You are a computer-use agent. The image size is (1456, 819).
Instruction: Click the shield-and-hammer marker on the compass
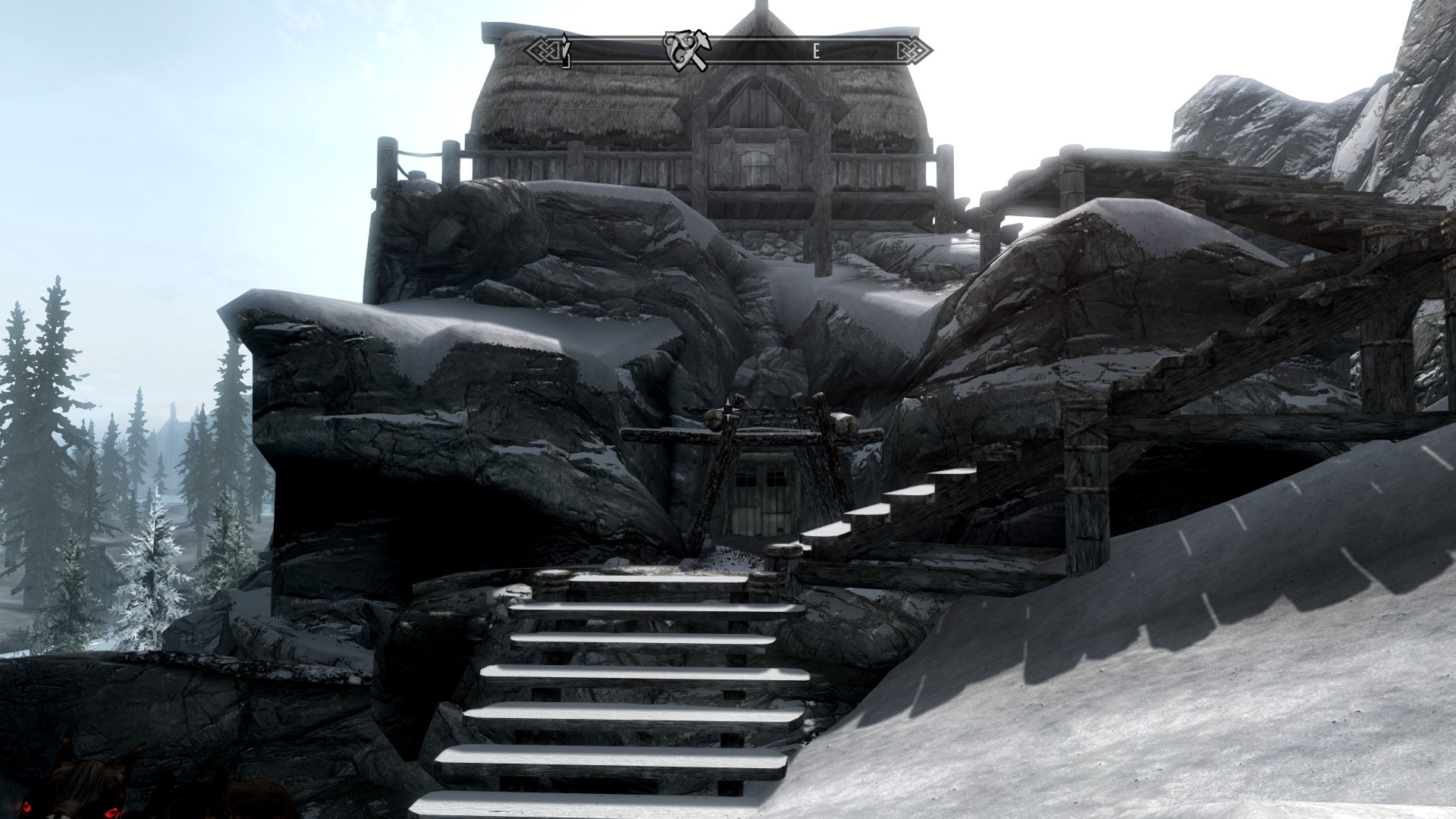(686, 52)
